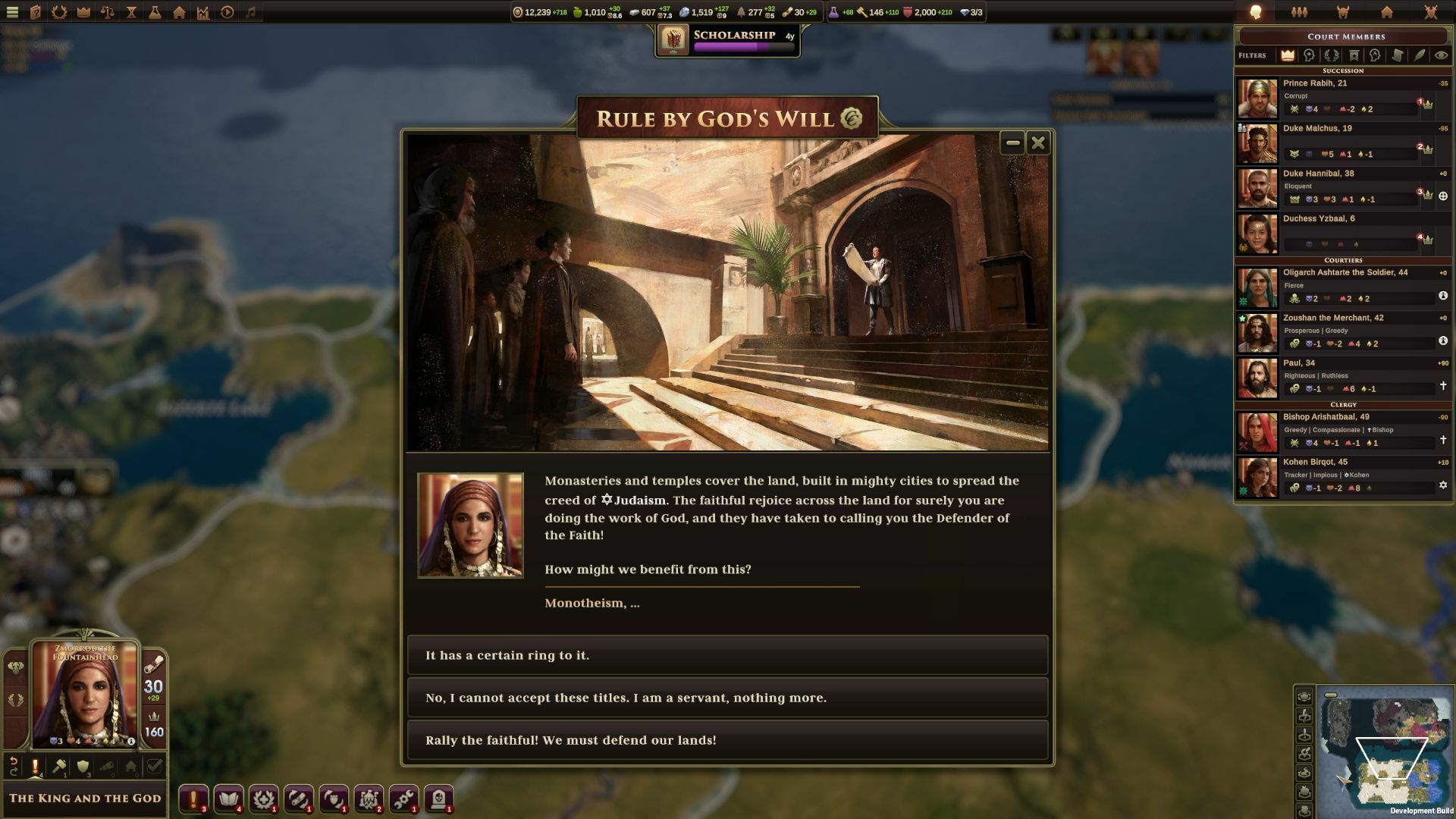The width and height of the screenshot is (1456, 819).
Task: Select the scales icon in the top toolbar
Action: pyautogui.click(x=108, y=11)
